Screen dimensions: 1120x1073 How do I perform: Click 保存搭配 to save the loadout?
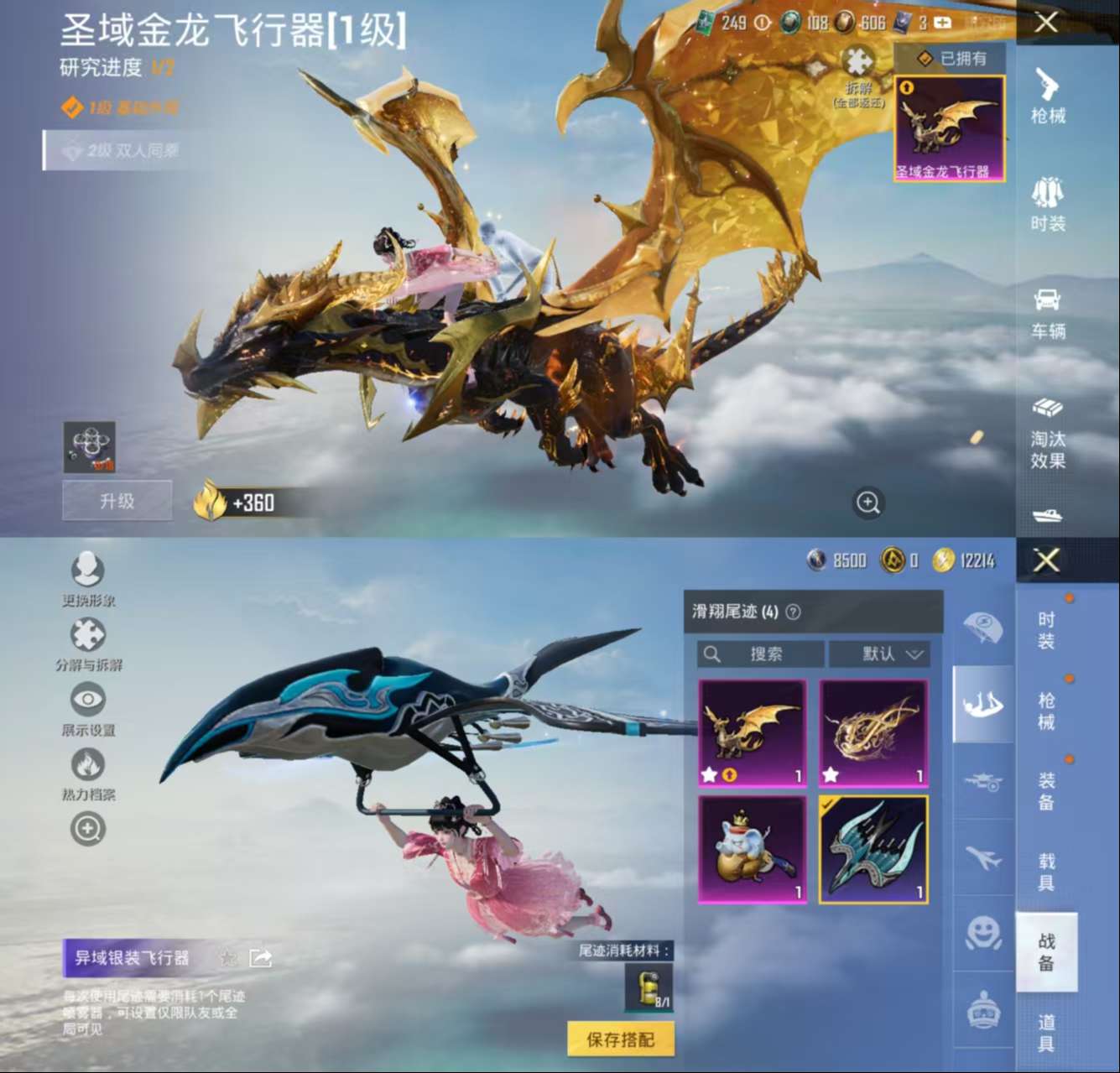pos(620,1039)
